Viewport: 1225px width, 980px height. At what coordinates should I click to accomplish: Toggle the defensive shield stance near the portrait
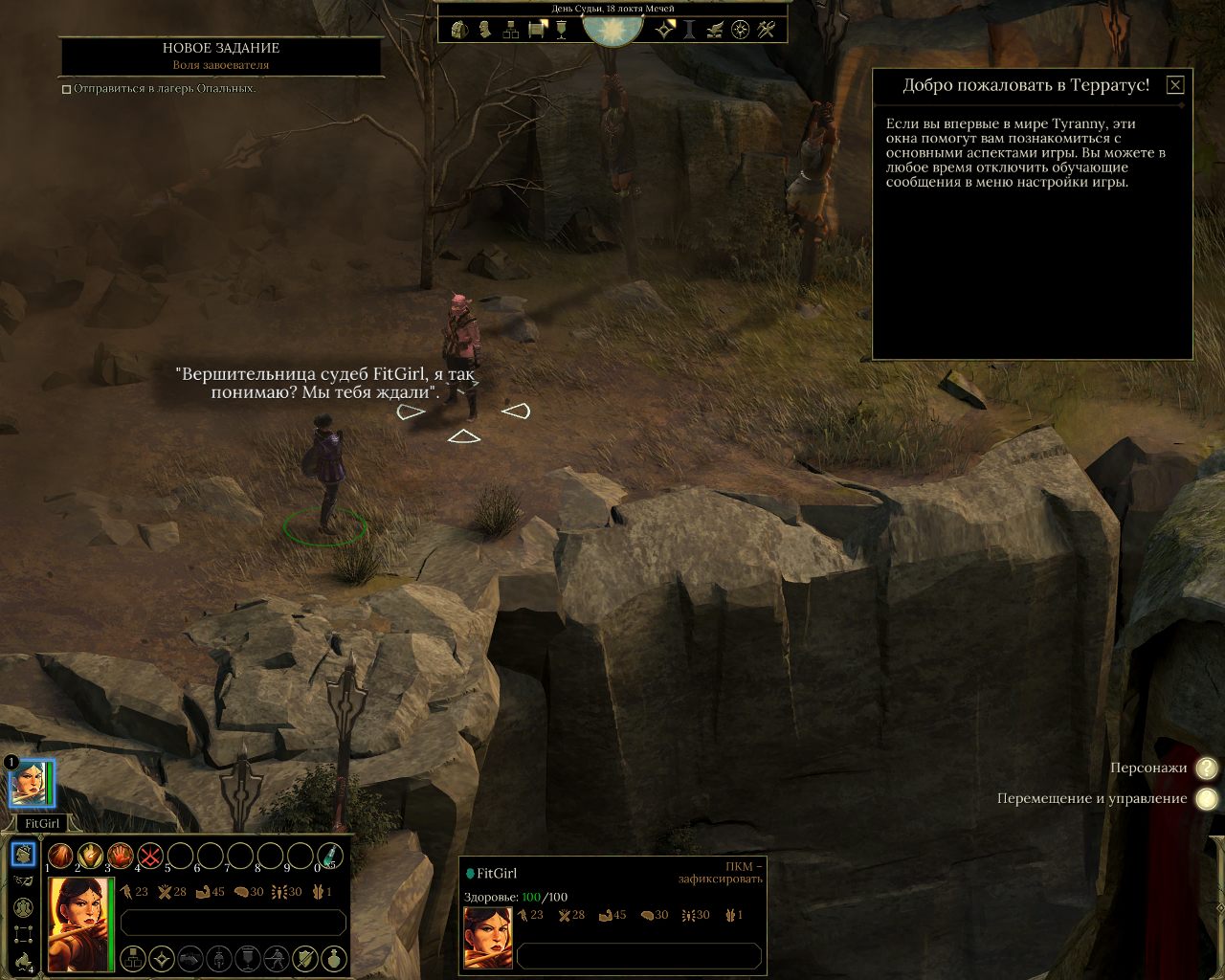point(305,960)
